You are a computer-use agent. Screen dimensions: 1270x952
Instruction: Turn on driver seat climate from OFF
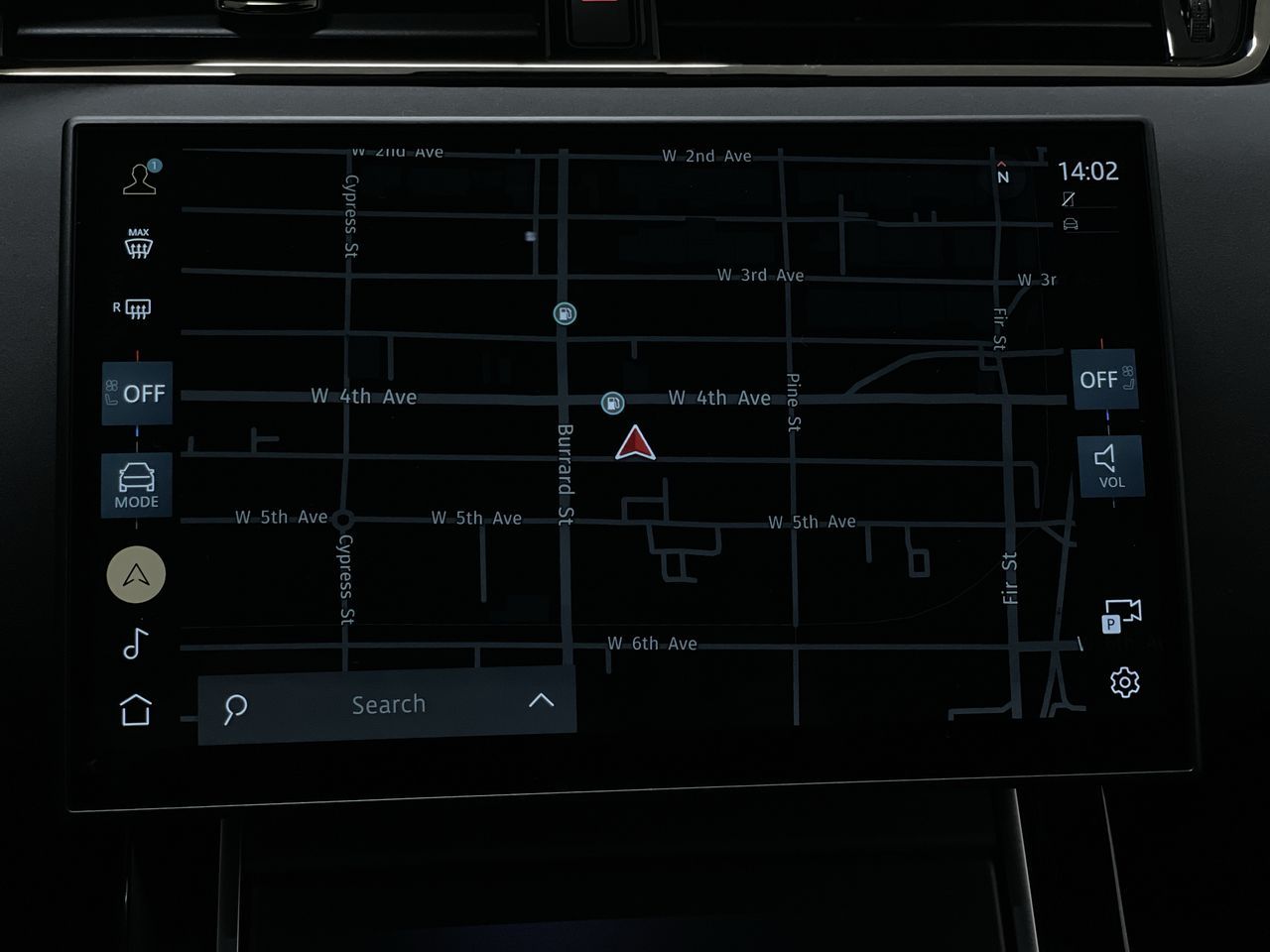136,393
